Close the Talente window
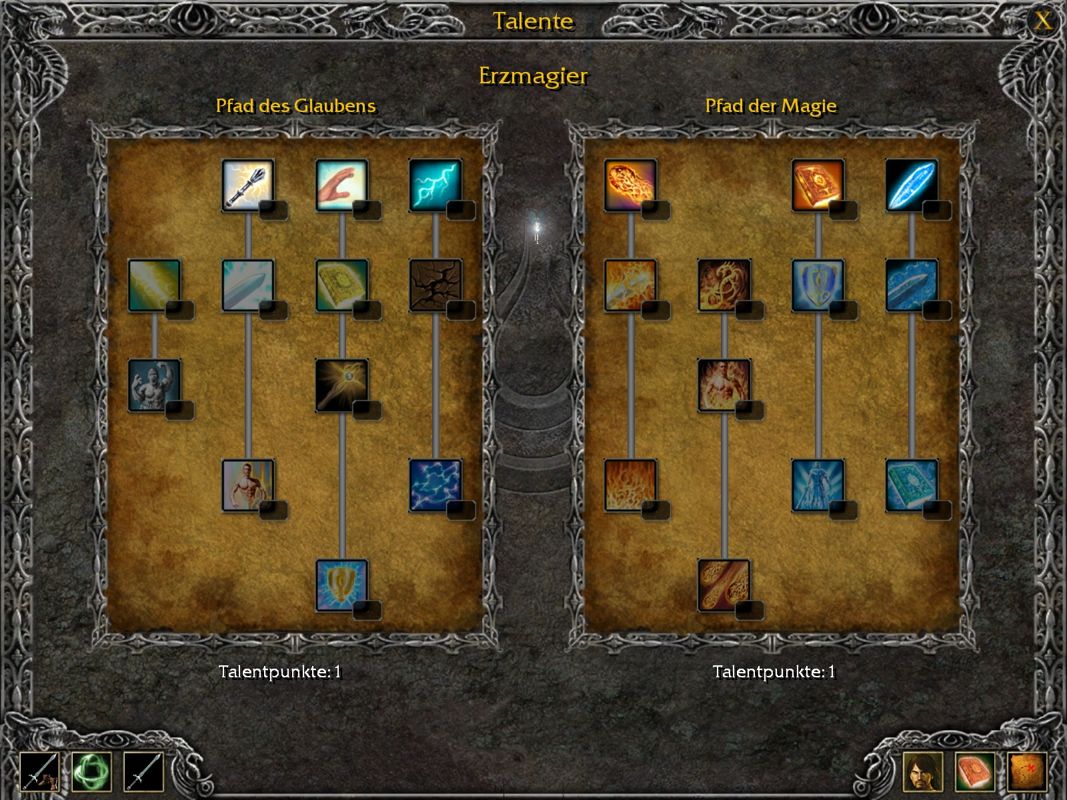The width and height of the screenshot is (1067, 800). pos(1043,21)
